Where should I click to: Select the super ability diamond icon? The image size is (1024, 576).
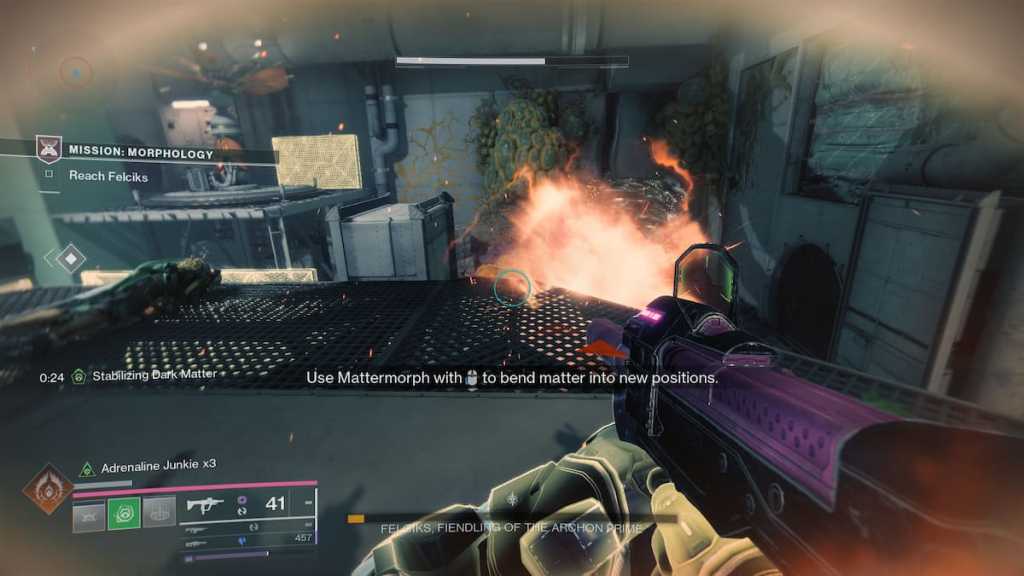click(48, 488)
